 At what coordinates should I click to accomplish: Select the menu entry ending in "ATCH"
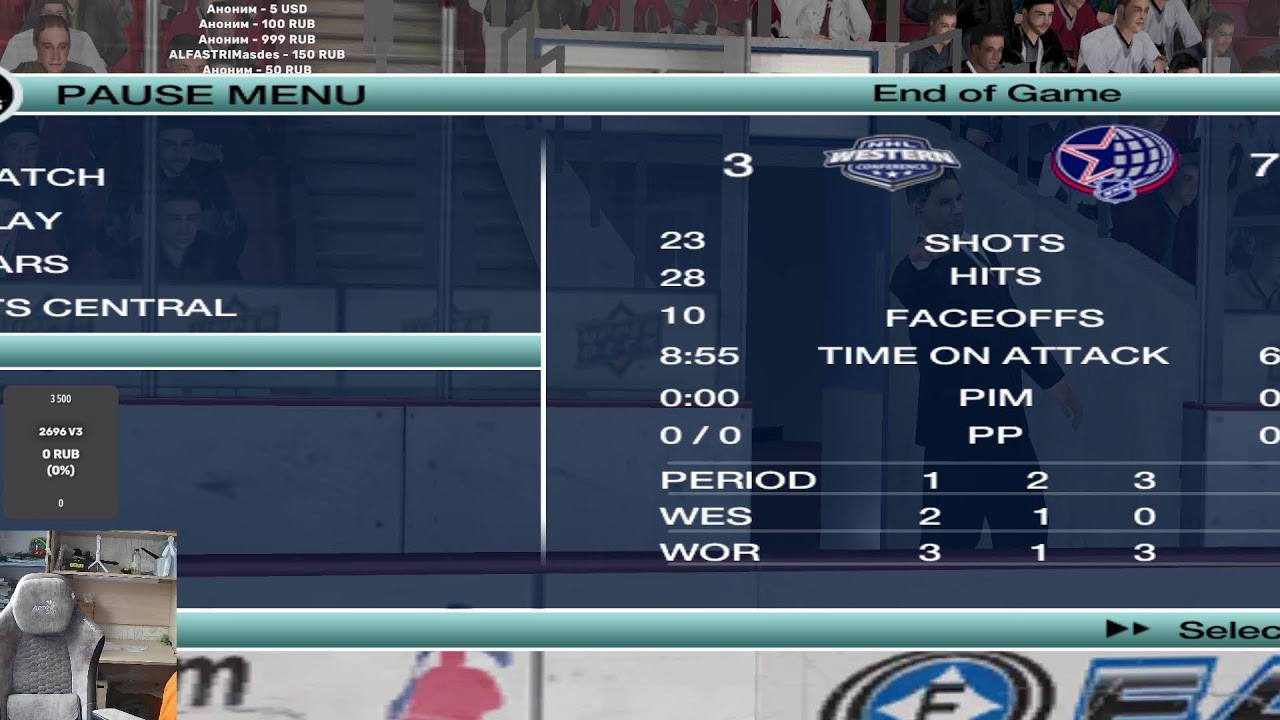click(x=53, y=177)
